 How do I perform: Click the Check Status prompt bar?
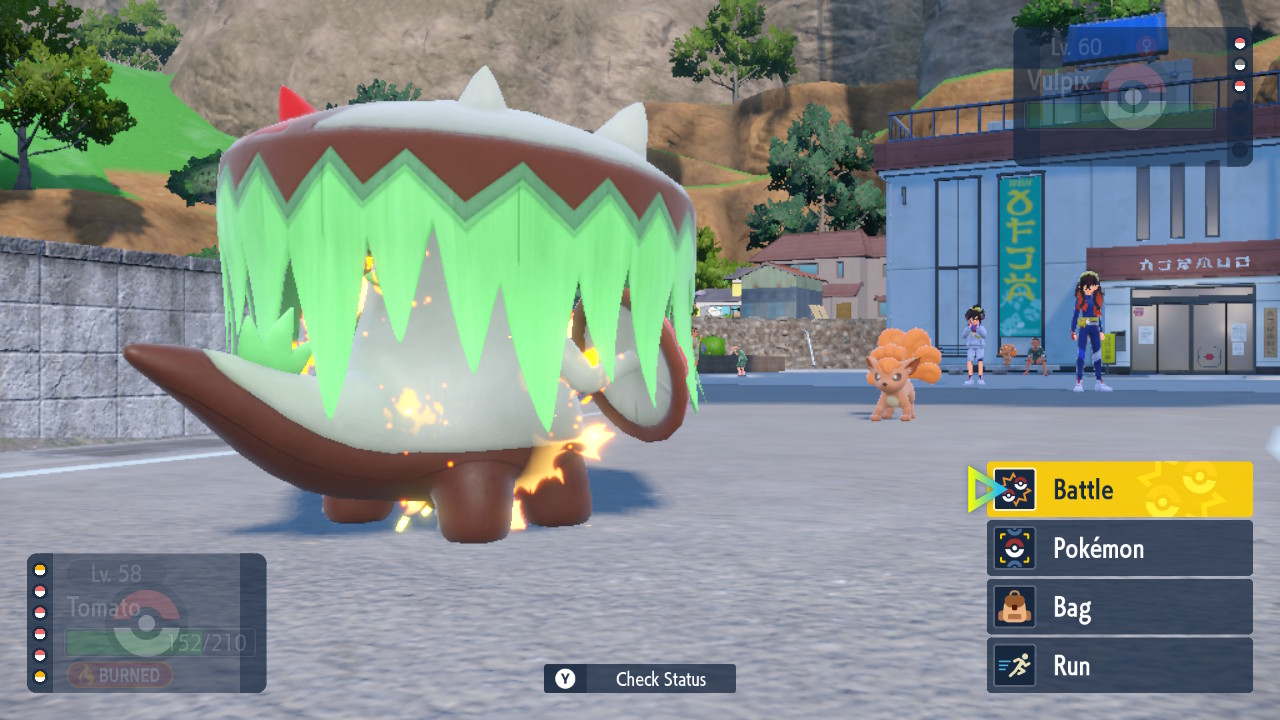(640, 679)
